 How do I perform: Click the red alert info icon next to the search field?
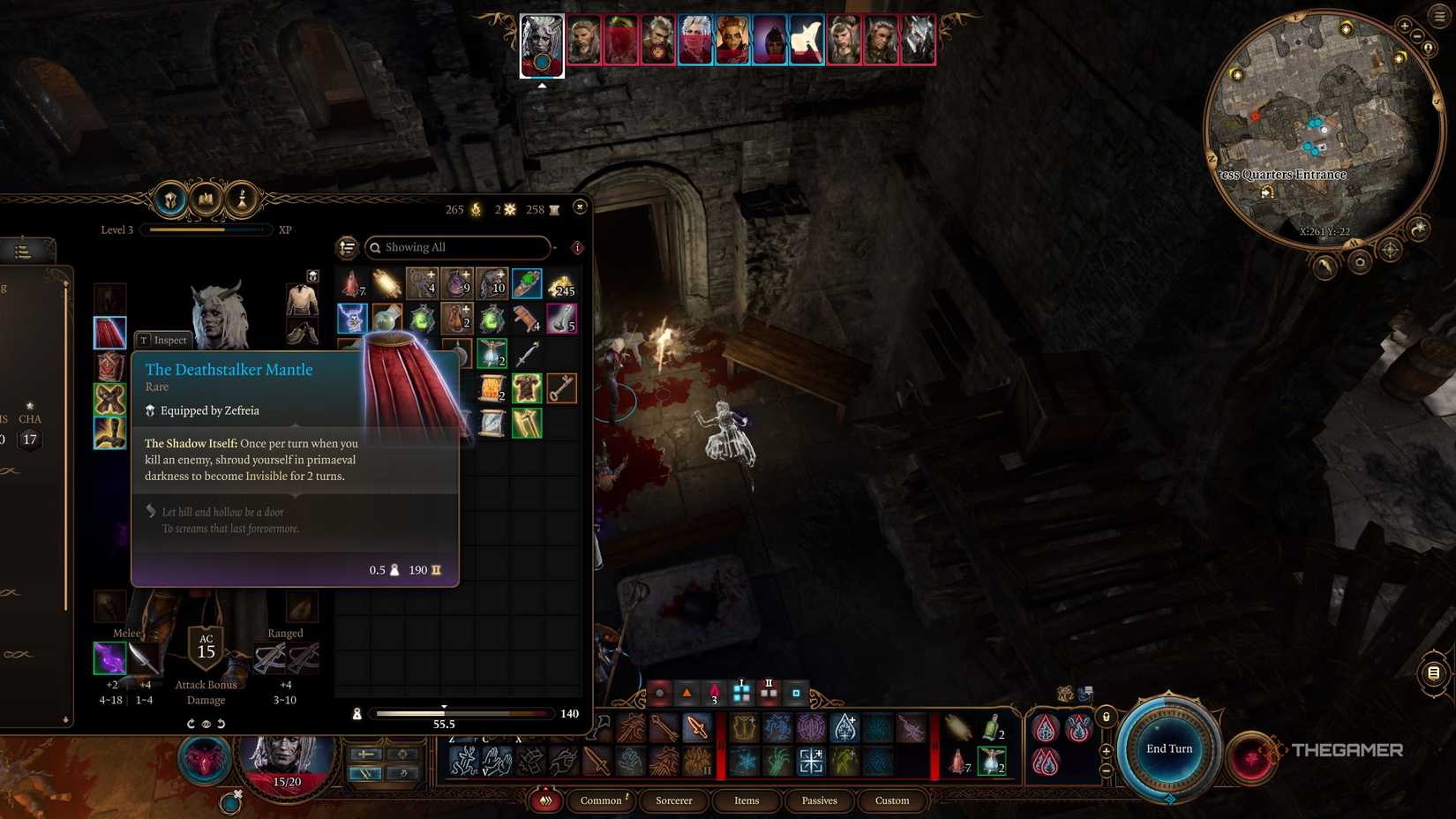(576, 248)
